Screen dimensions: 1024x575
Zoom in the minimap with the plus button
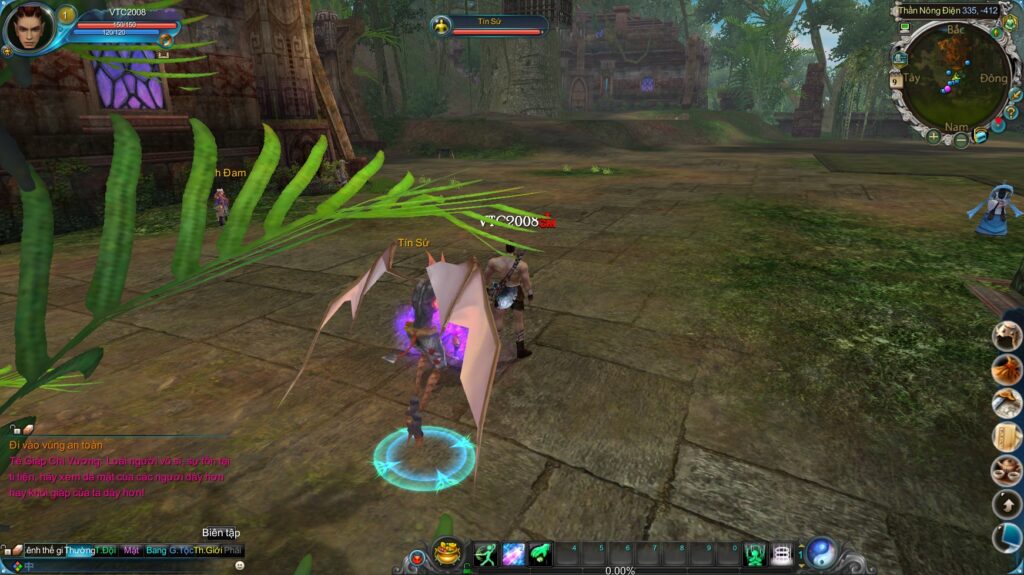tap(933, 137)
